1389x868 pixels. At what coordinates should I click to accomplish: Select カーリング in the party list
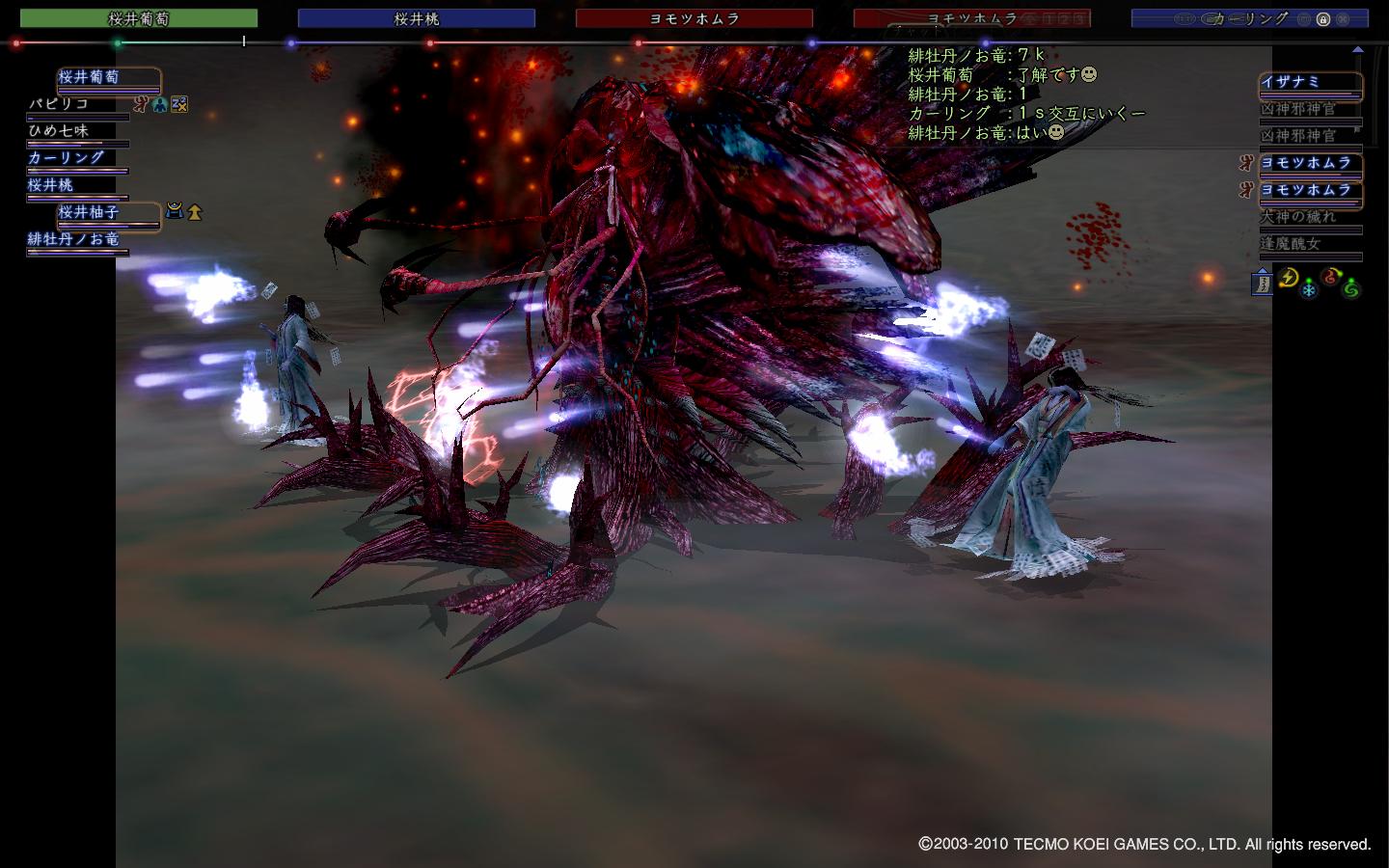pos(66,158)
